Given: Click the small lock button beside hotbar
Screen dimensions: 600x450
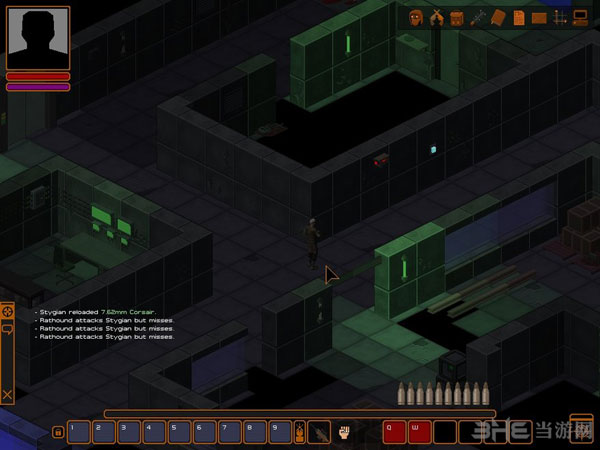Looking at the screenshot, I should [x=57, y=432].
